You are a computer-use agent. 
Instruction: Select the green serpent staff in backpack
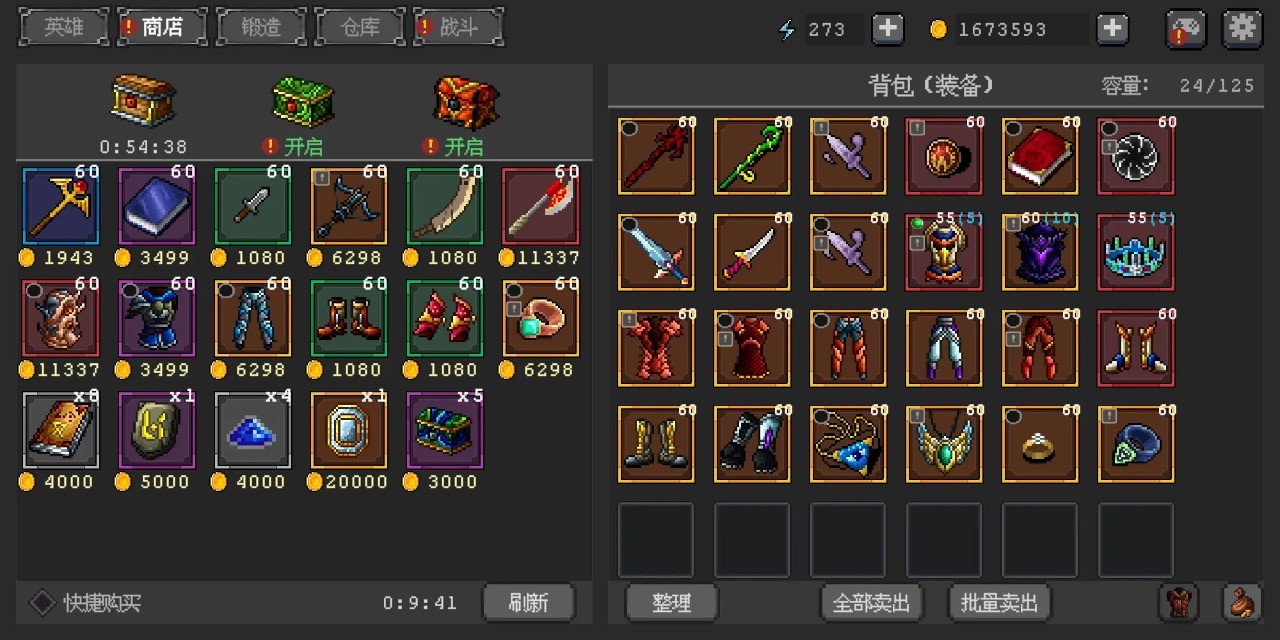(x=752, y=156)
